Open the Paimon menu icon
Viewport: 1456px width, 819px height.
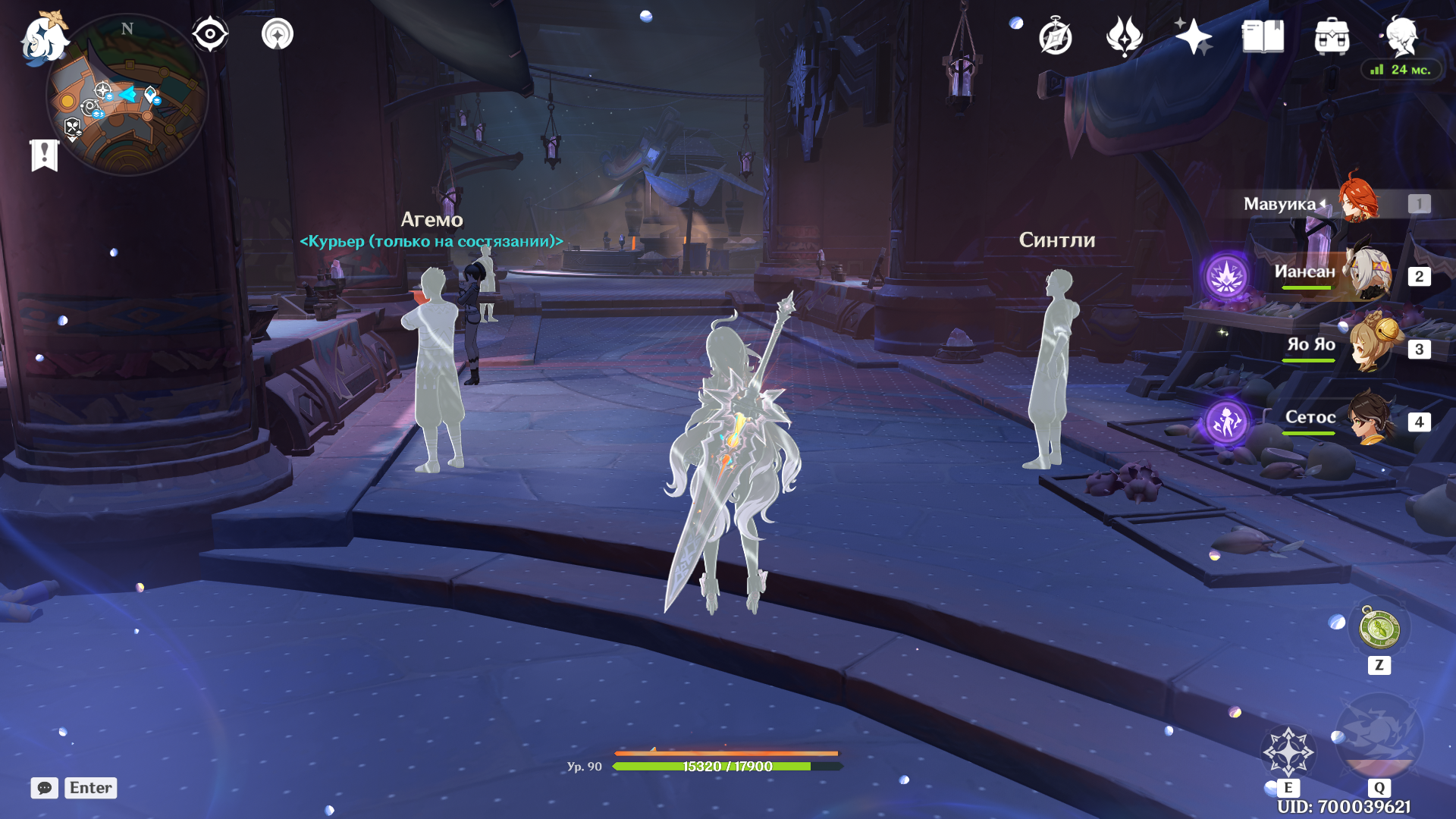click(43, 36)
